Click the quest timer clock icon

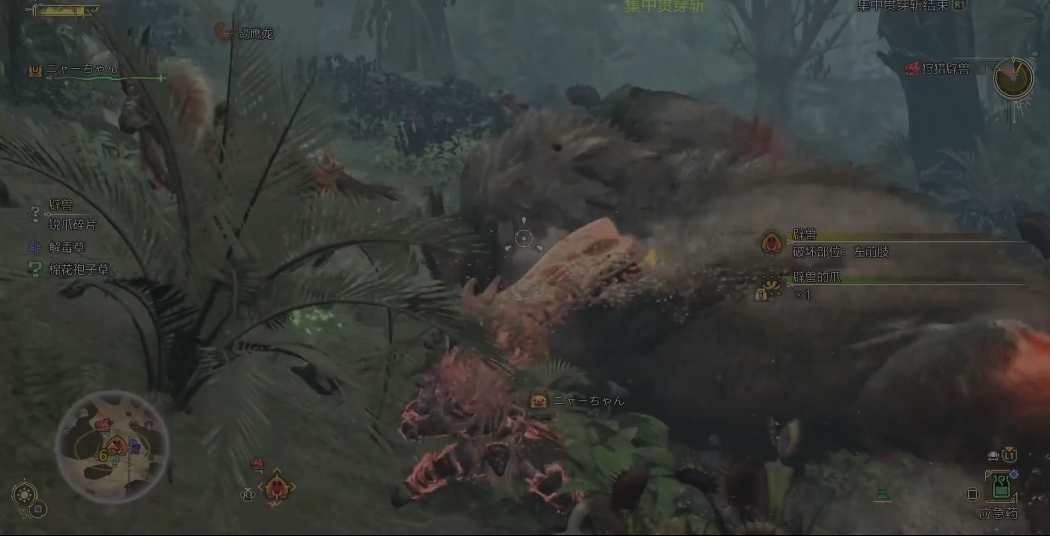click(1013, 77)
